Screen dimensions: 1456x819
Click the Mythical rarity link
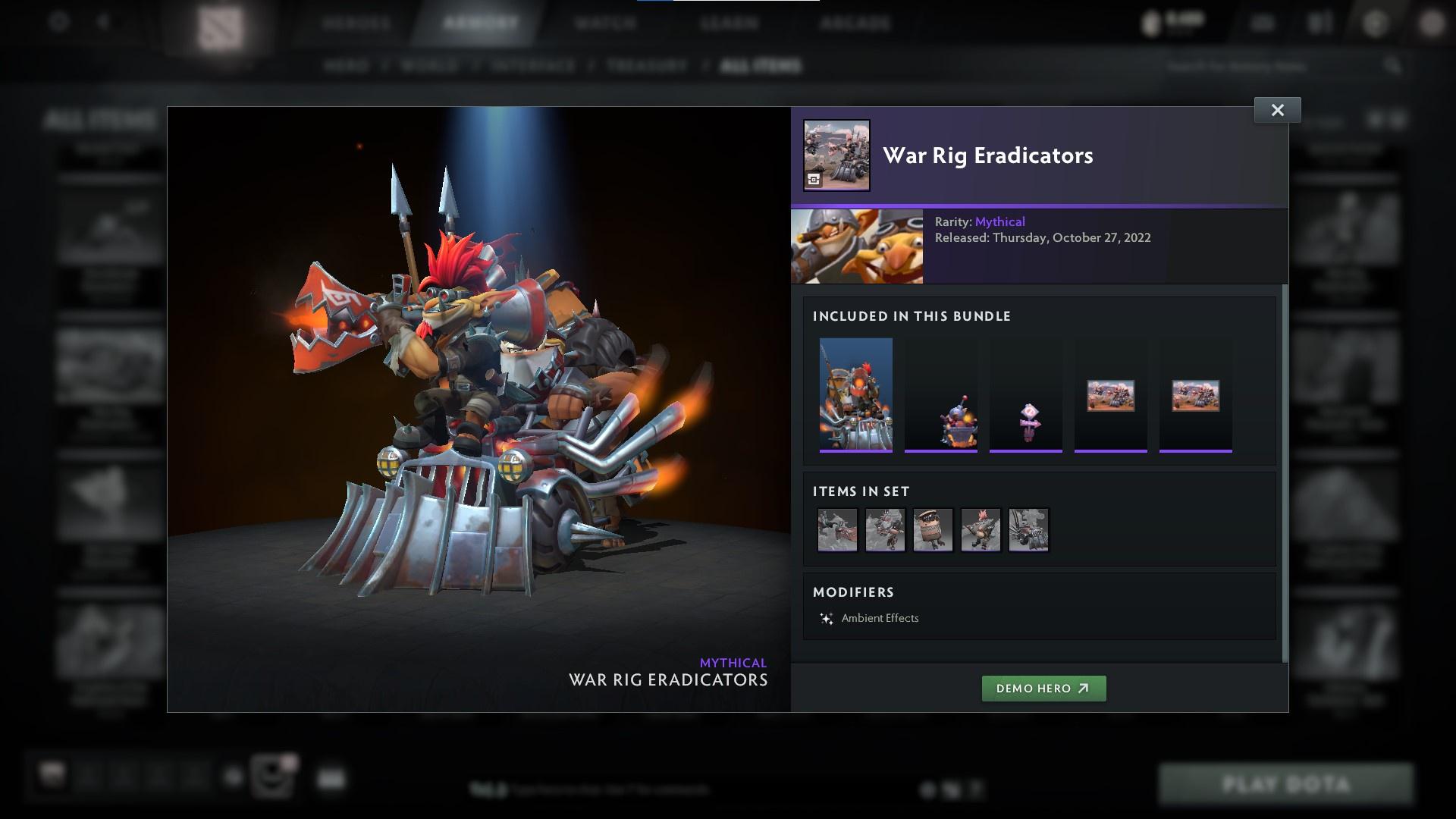click(x=1001, y=221)
